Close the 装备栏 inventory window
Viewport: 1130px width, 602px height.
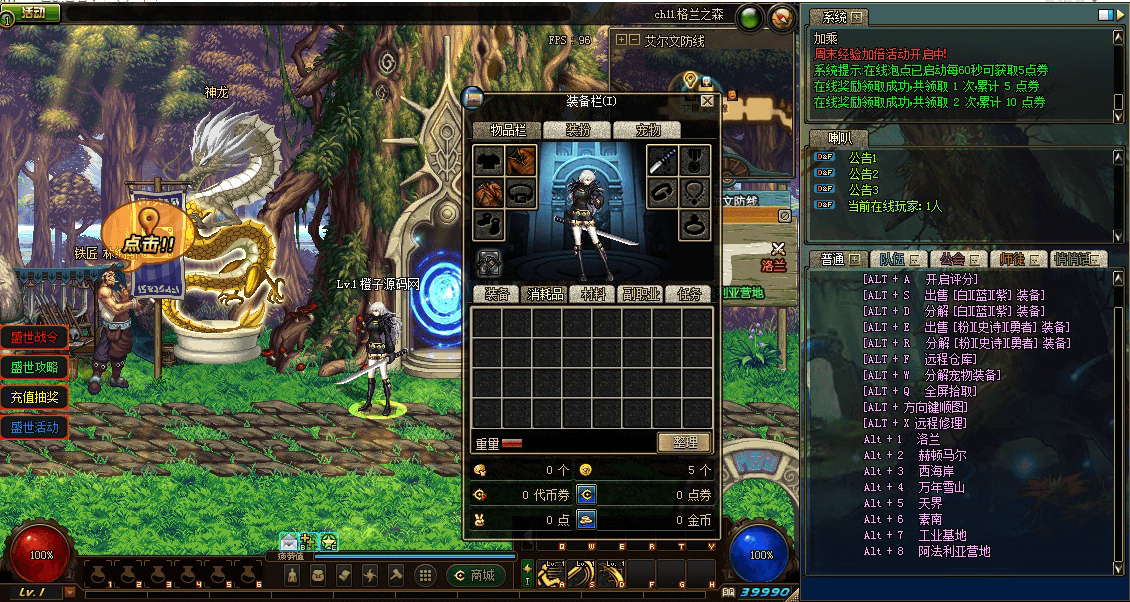pos(707,101)
